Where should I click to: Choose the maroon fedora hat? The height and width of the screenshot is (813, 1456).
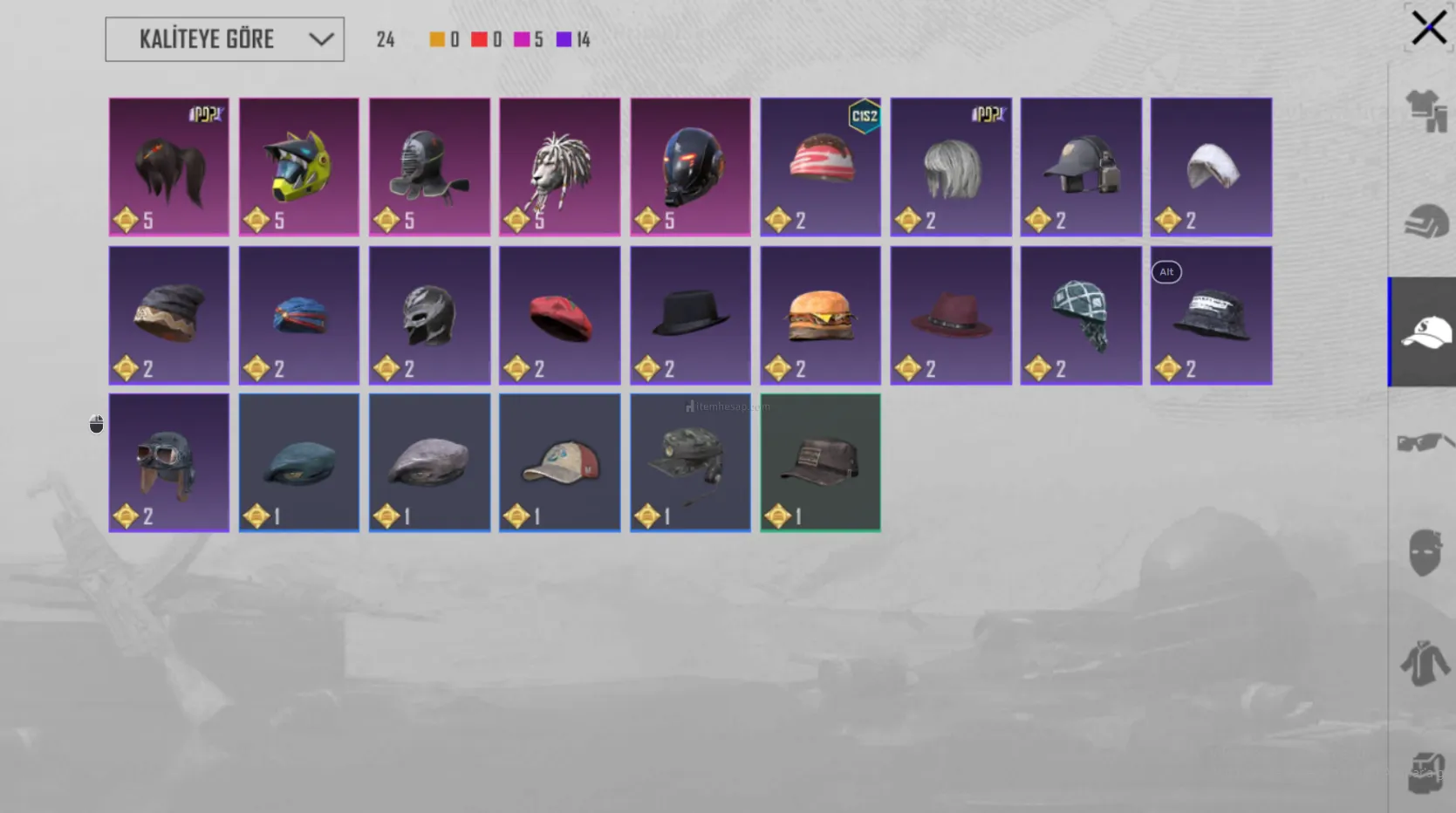951,315
